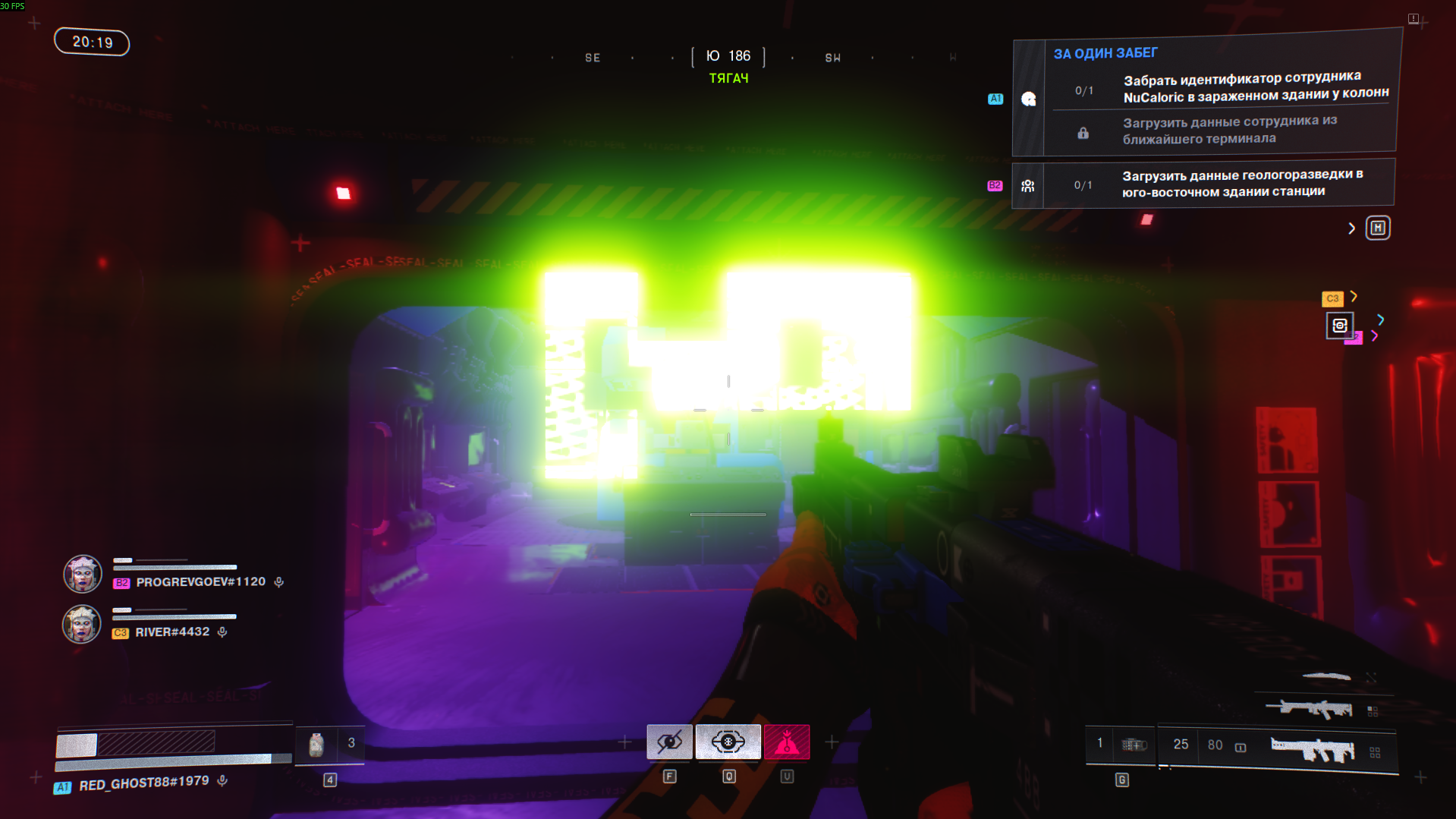1456x819 pixels.
Task: Click the ЗА ОДИН ЗАБЕГ contract header
Action: pos(1105,53)
